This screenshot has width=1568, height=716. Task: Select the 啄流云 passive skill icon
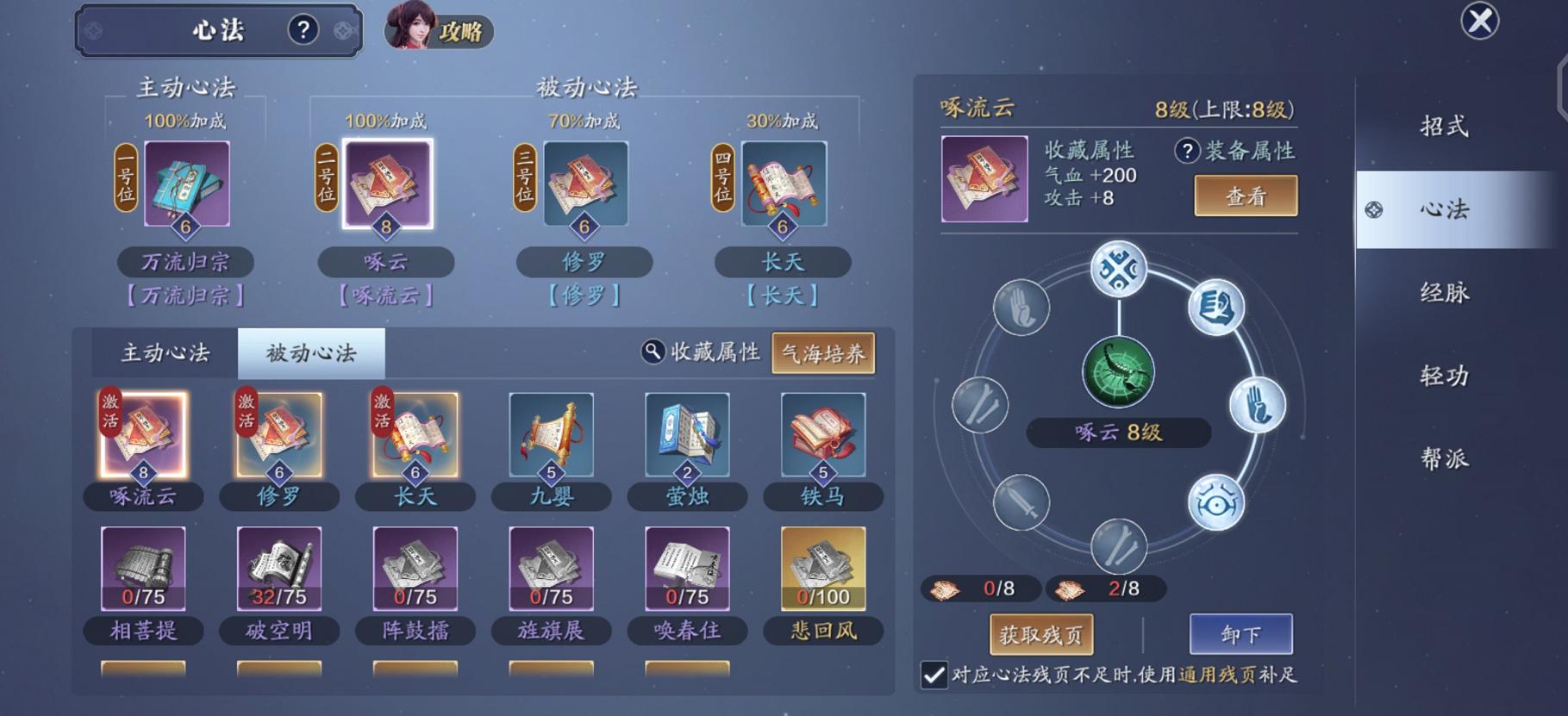[x=142, y=439]
